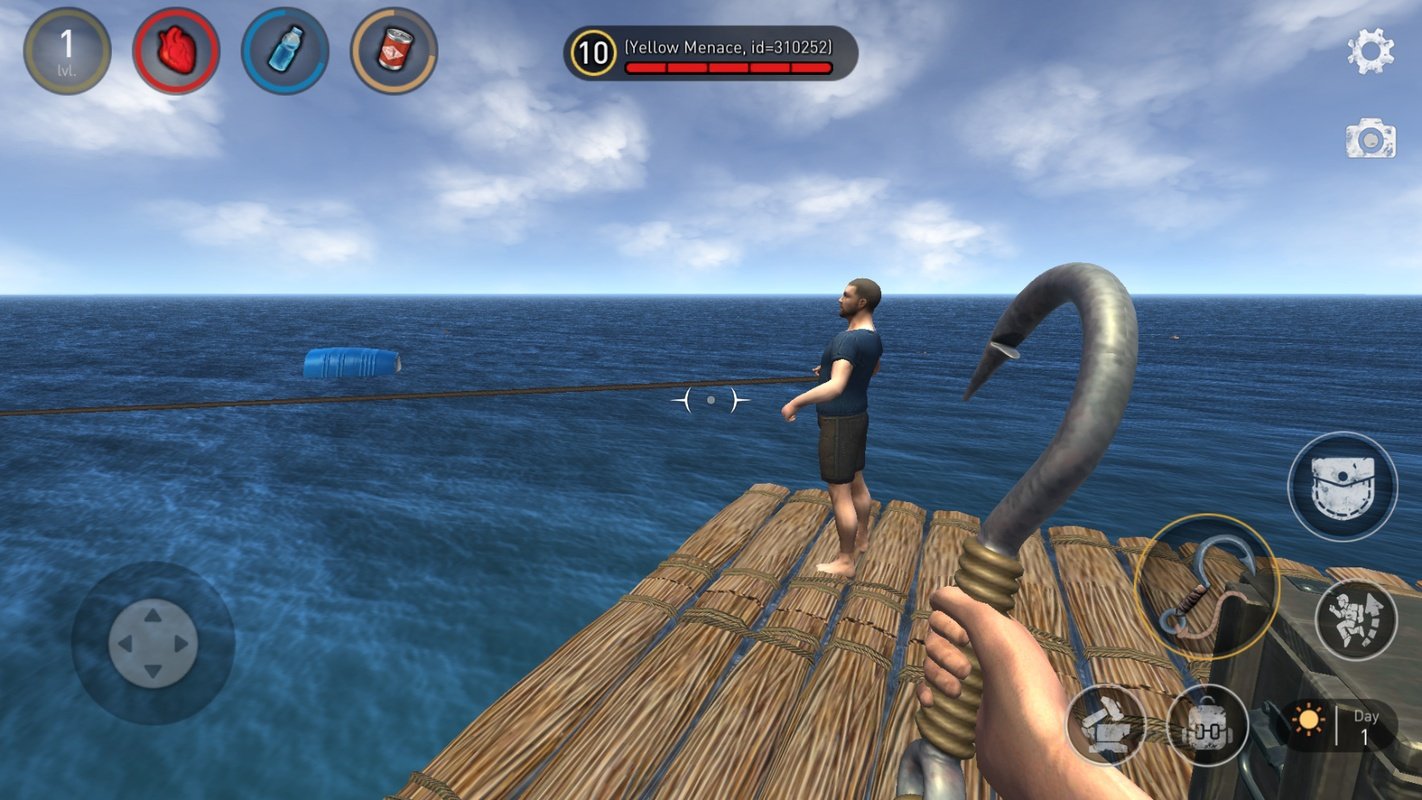Viewport: 1422px width, 800px height.
Task: Click the center aiming crosshair
Action: (x=710, y=399)
